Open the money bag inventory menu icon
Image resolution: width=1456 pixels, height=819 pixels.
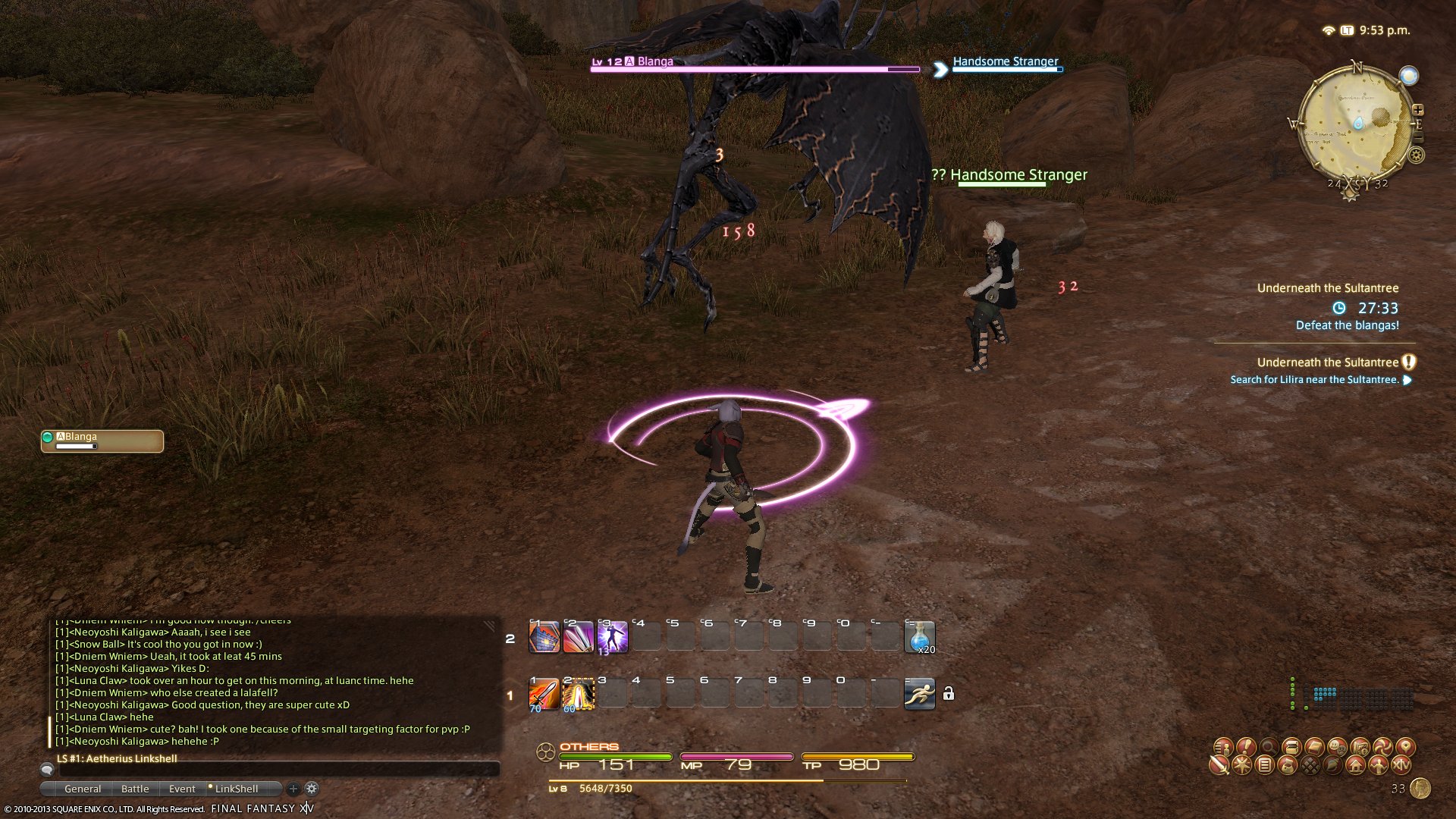[1287, 765]
